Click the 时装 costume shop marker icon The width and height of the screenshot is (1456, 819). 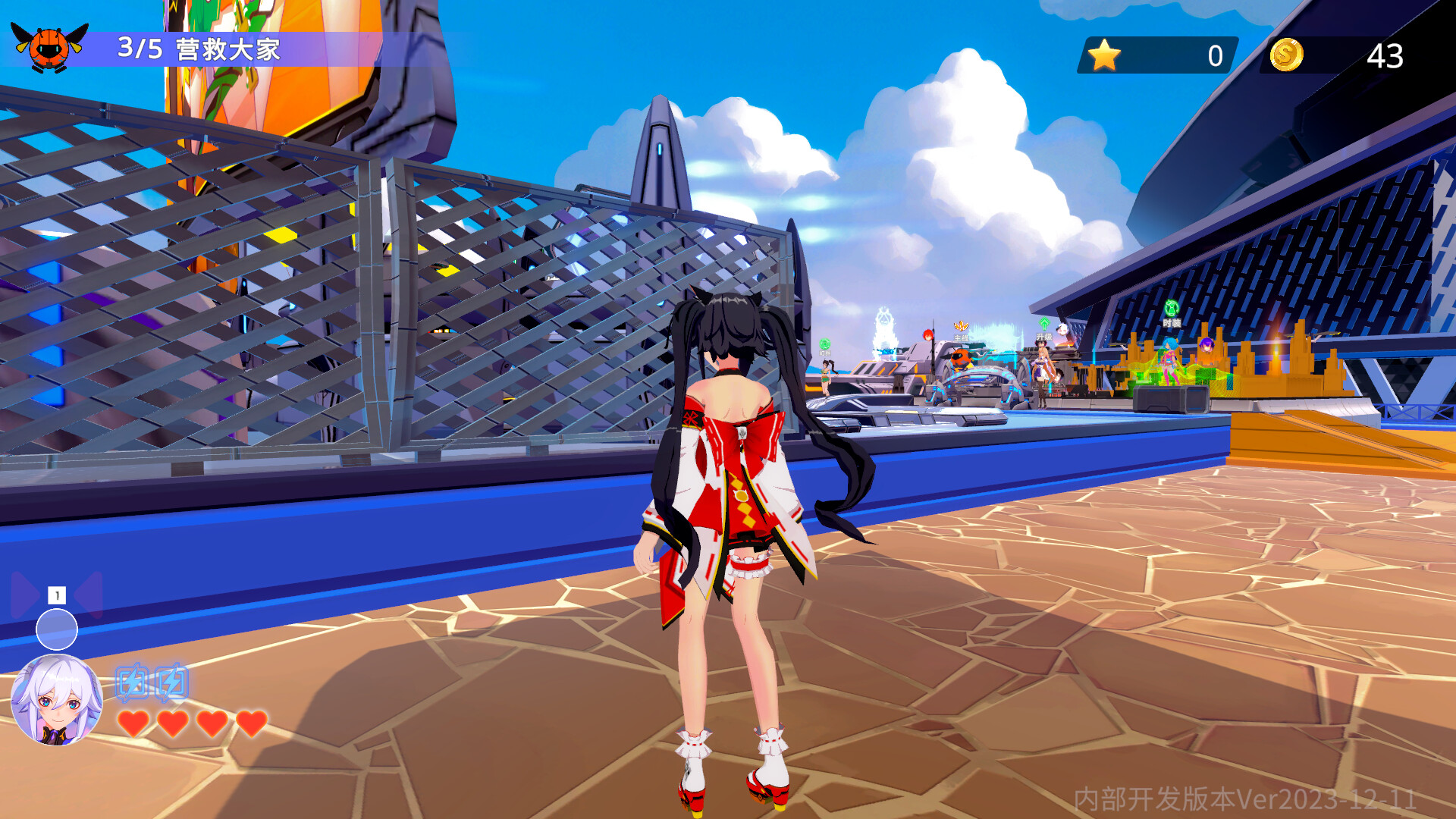(x=1172, y=308)
